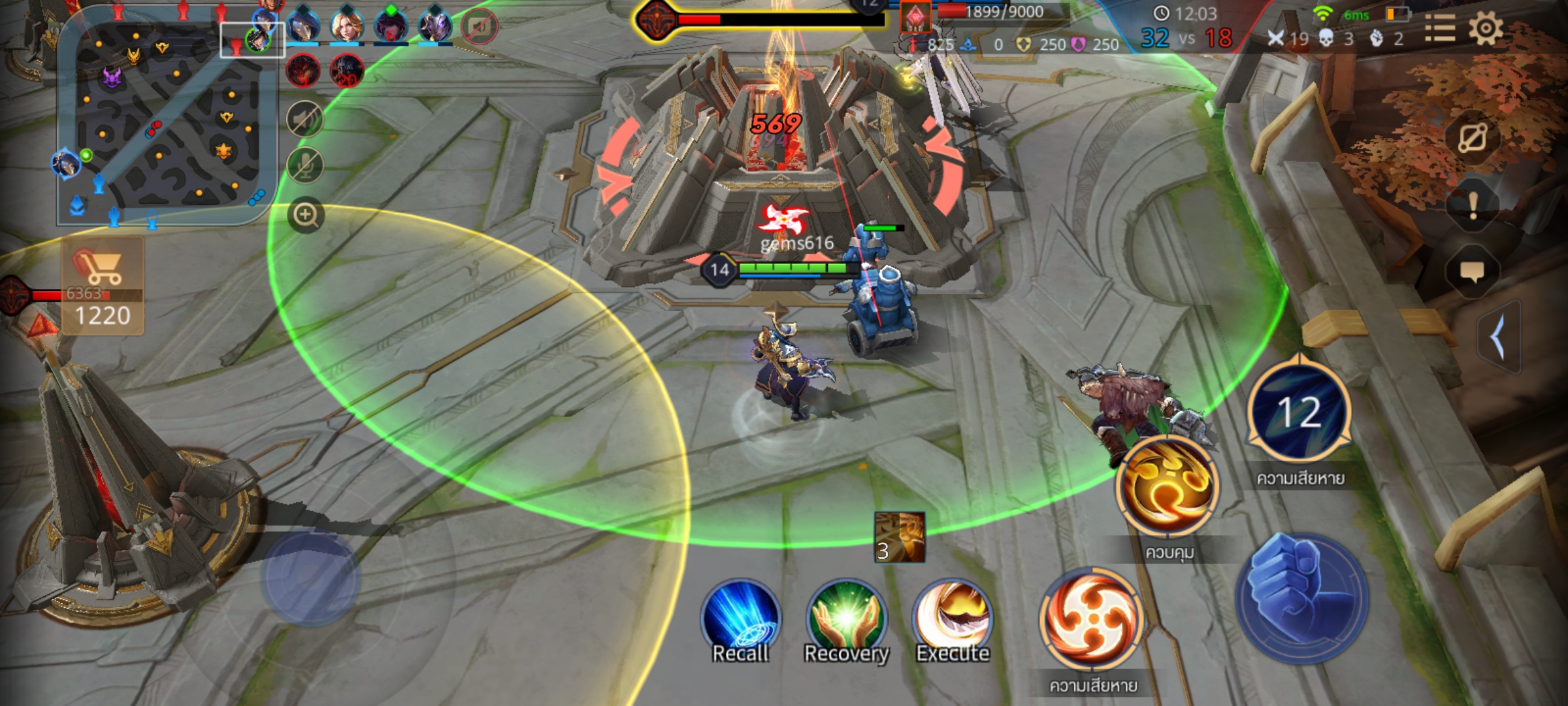Use the item slot showing 3

pos(900,537)
